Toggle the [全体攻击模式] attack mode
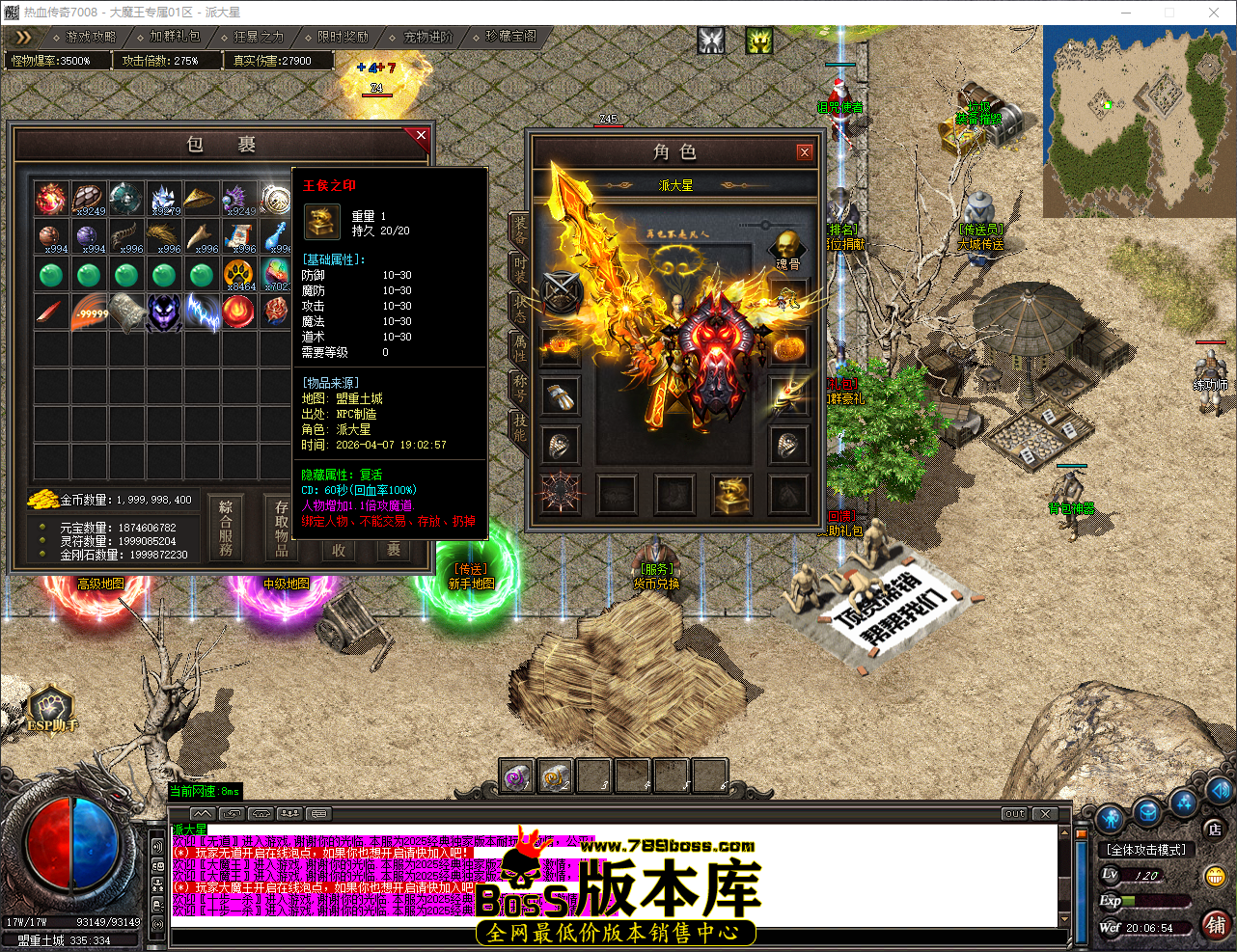The image size is (1237, 952). (x=1148, y=849)
